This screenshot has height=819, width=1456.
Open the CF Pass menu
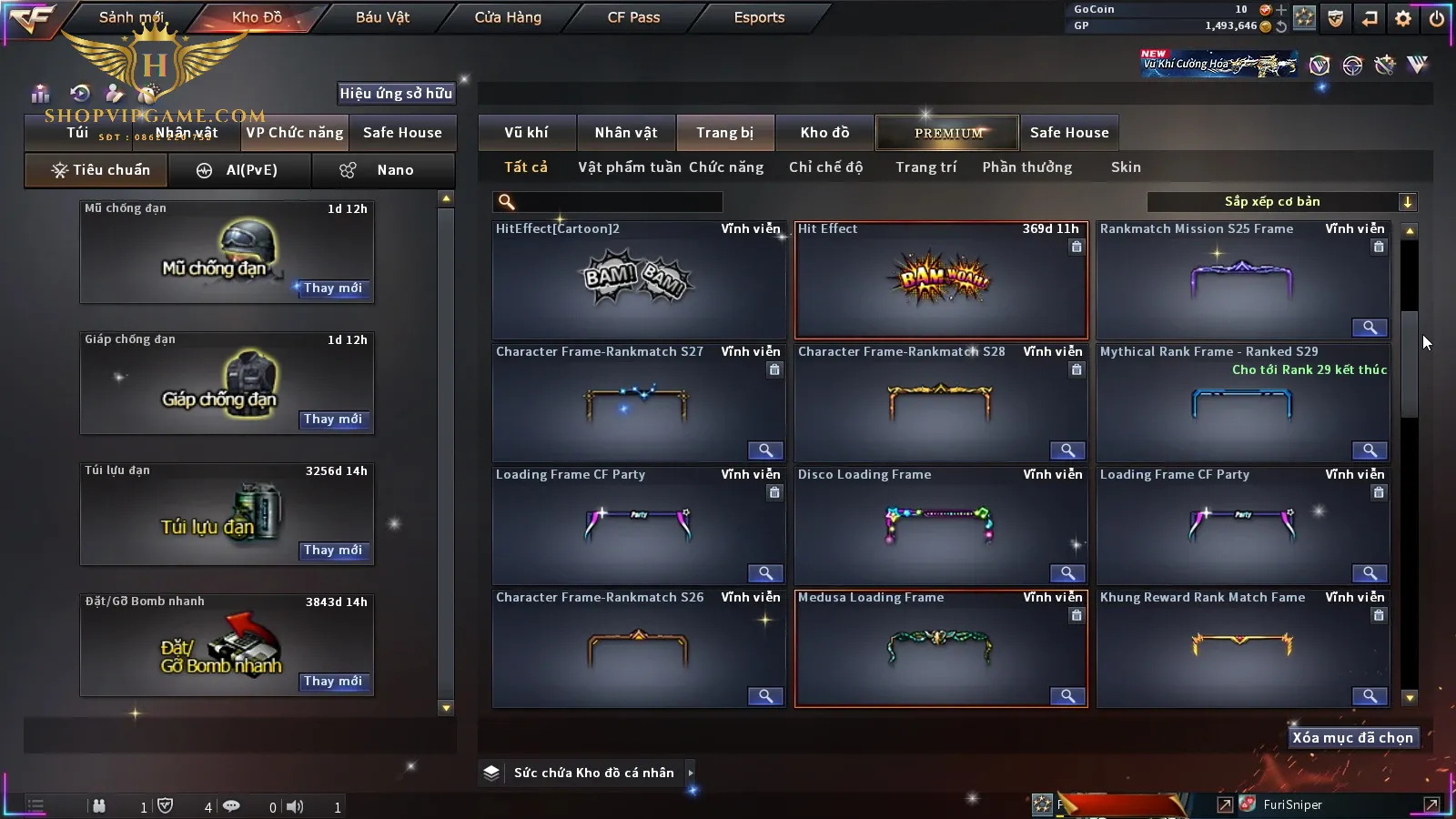coord(633,17)
